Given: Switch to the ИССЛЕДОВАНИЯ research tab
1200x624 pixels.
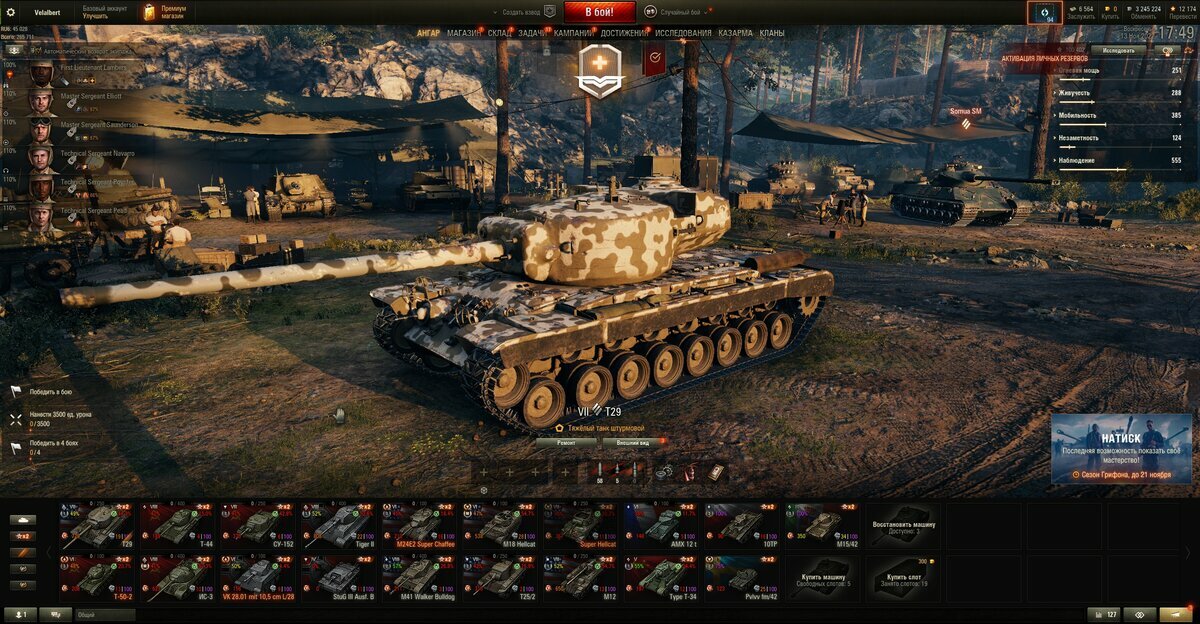Looking at the screenshot, I should 684,33.
